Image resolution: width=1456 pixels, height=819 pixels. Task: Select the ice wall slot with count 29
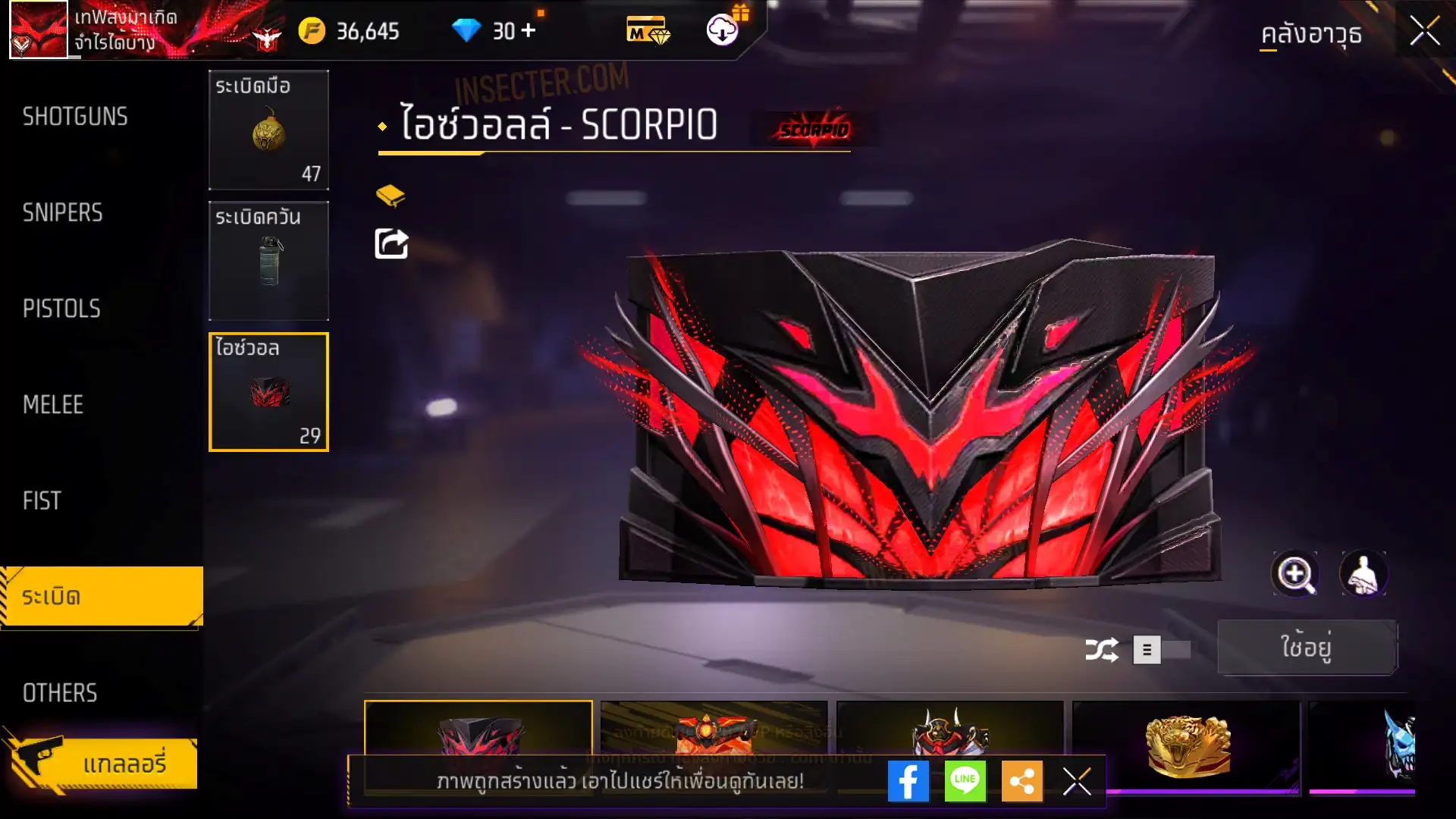click(268, 392)
